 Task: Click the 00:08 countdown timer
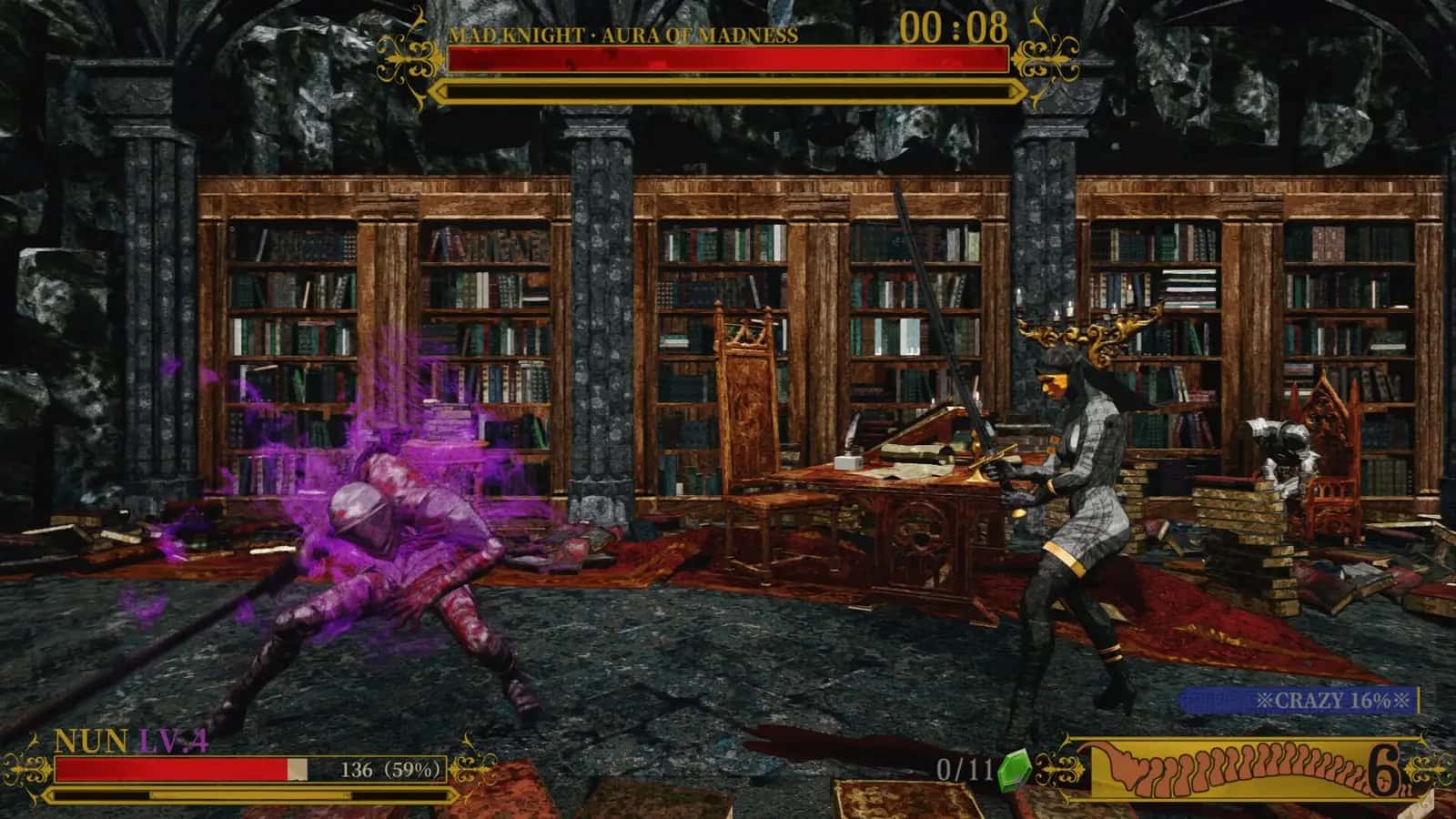tap(955, 27)
